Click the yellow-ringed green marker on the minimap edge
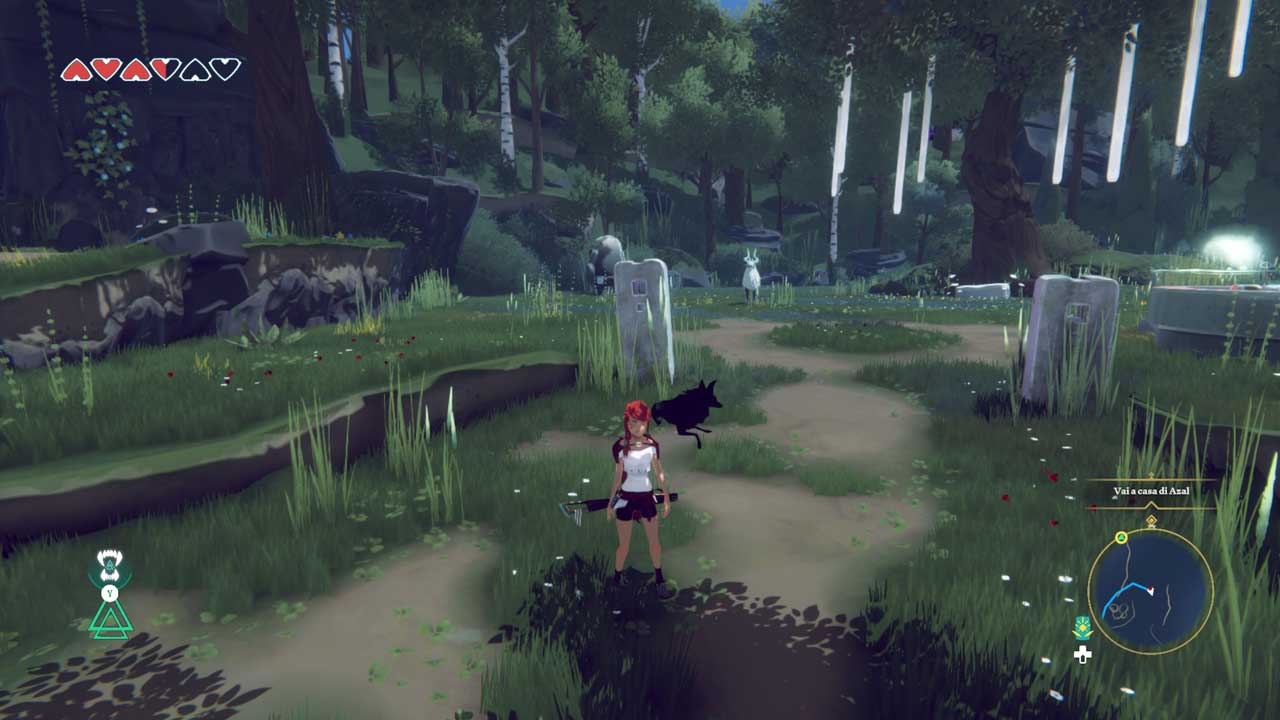Image resolution: width=1280 pixels, height=720 pixels. click(x=1122, y=538)
